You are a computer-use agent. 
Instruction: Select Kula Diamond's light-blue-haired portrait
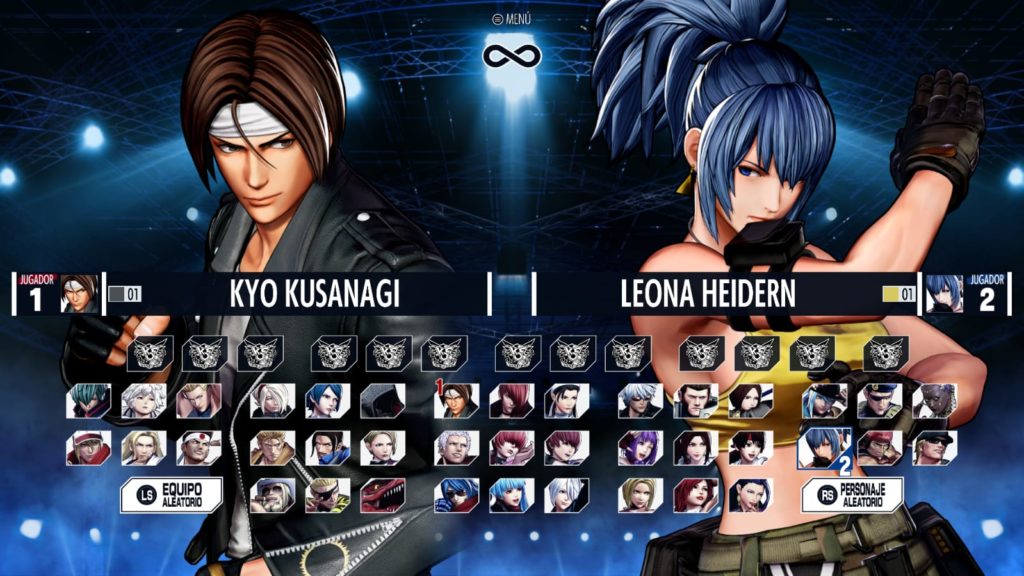511,495
